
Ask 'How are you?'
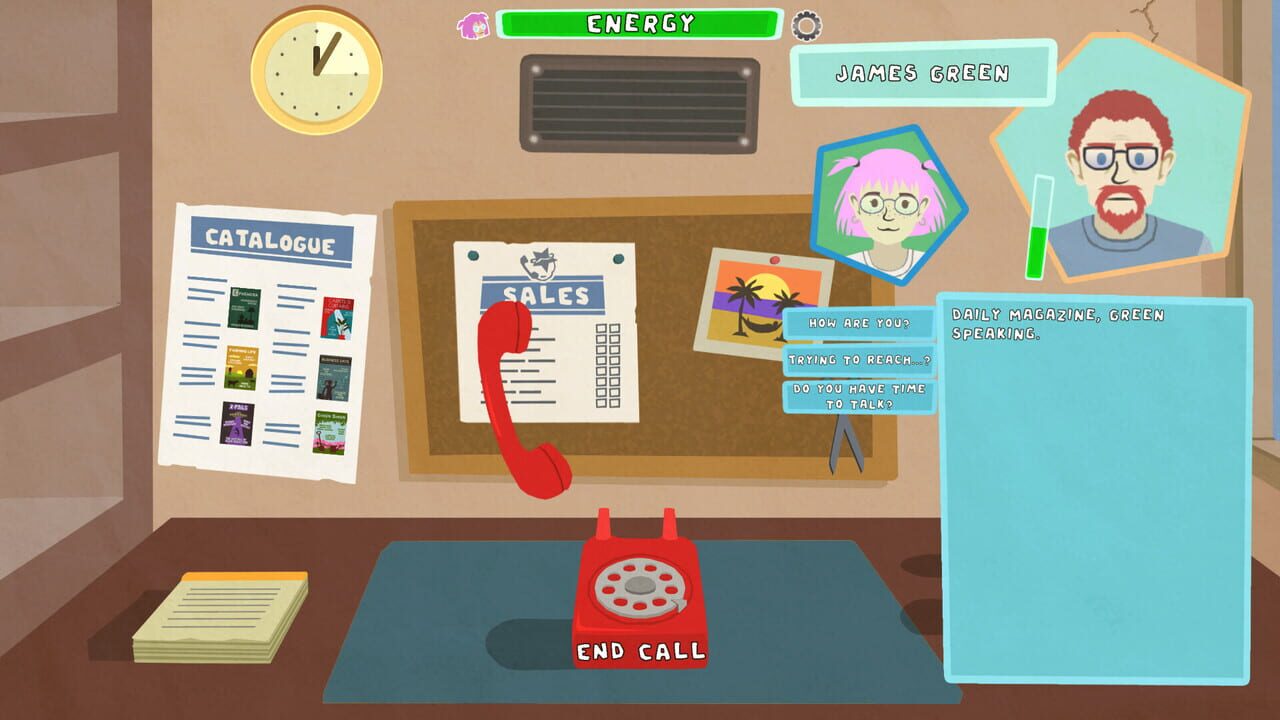click(x=860, y=323)
